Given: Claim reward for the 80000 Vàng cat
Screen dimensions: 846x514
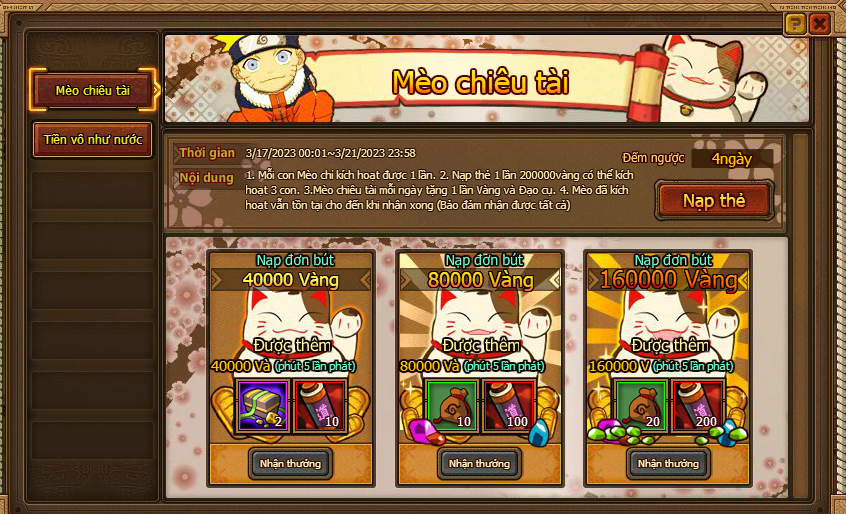Looking at the screenshot, I should tap(479, 463).
